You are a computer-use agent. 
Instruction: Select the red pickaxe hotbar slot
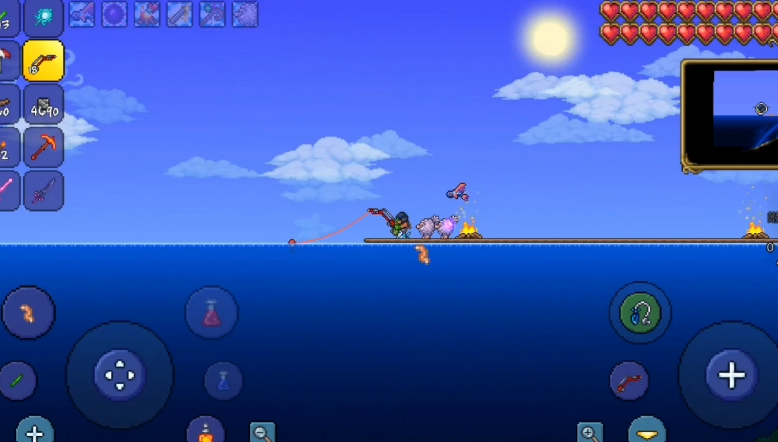click(x=43, y=147)
